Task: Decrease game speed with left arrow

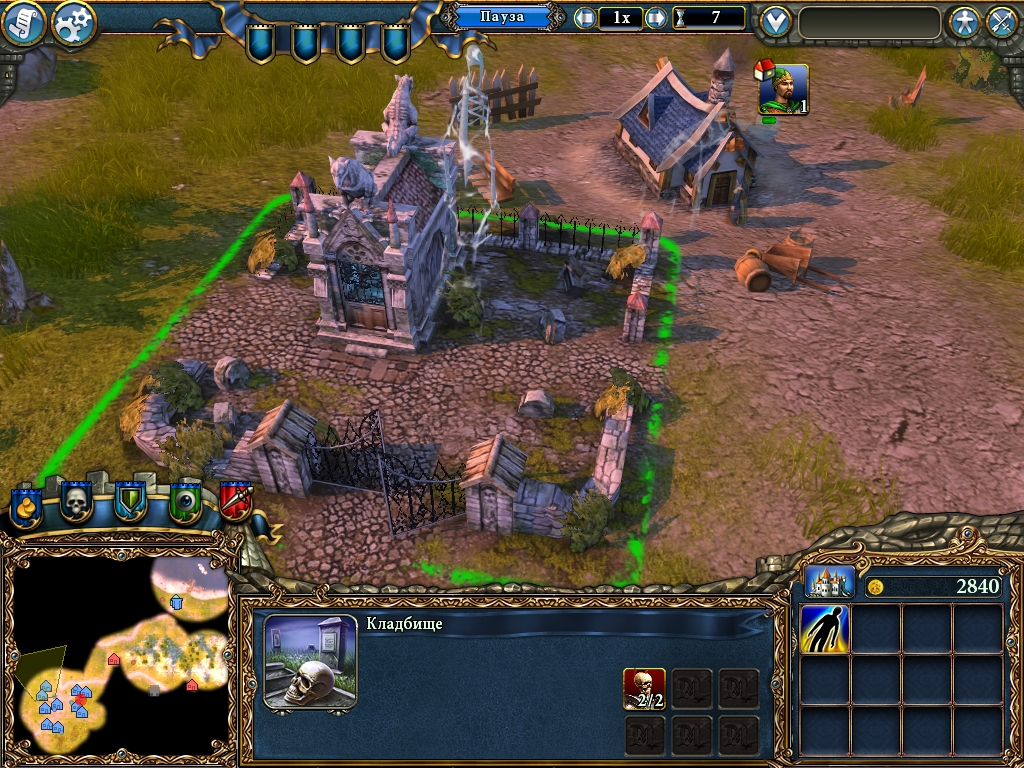Action: [585, 18]
